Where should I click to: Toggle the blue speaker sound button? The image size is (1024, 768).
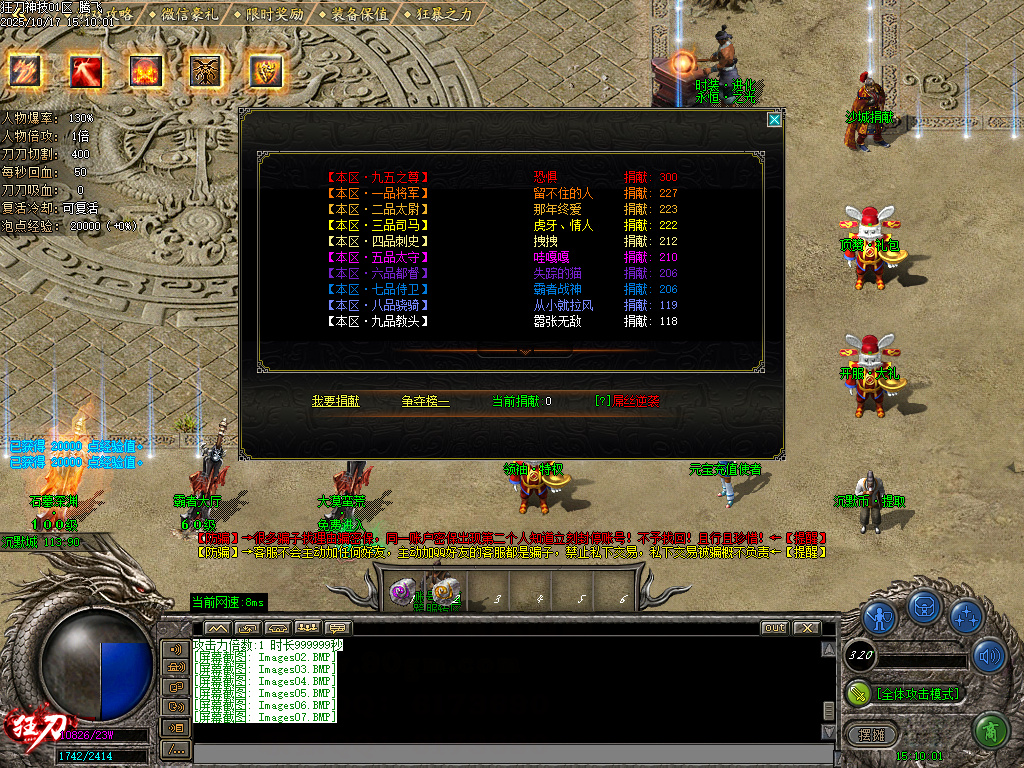point(989,655)
